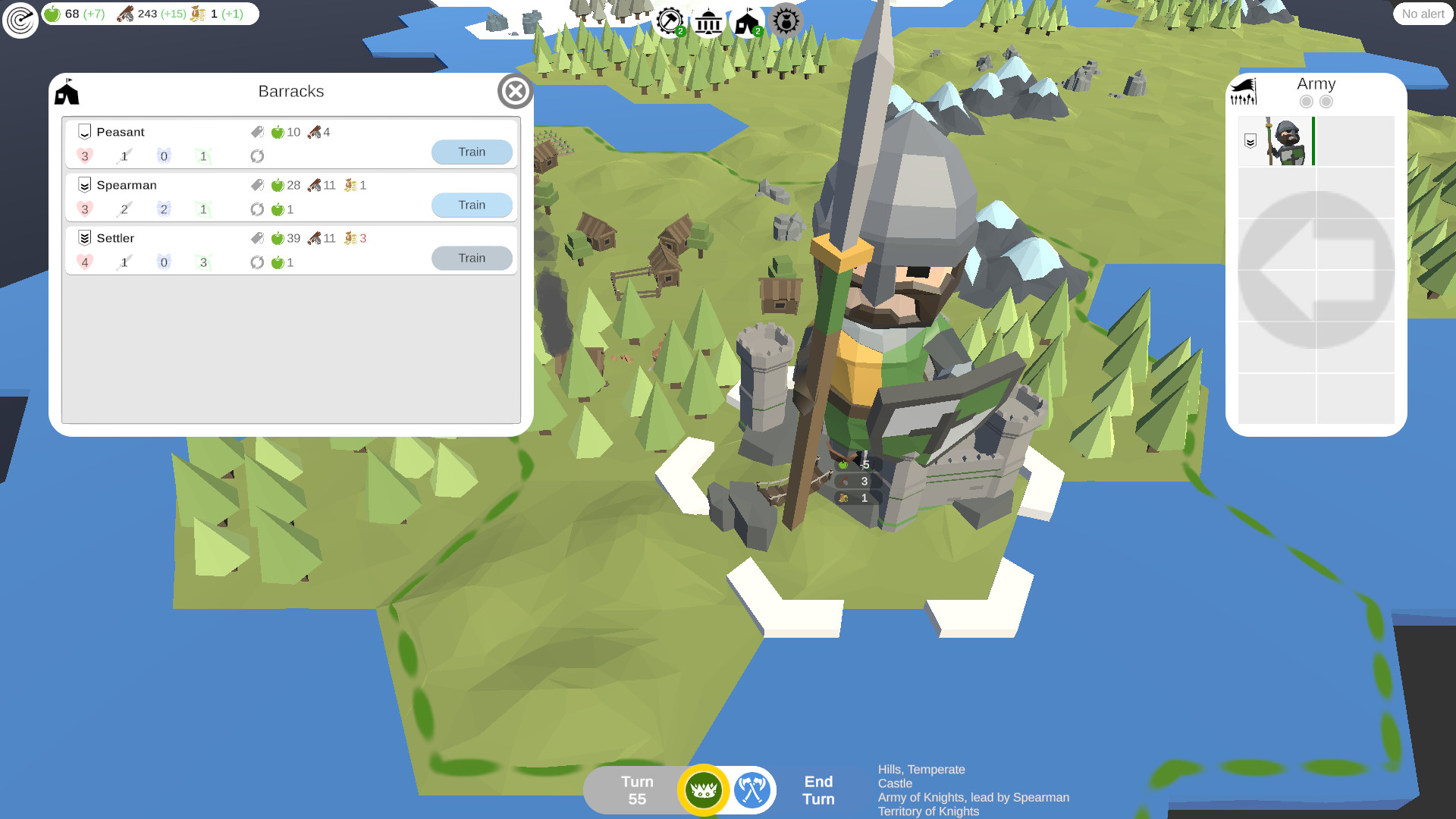1456x819 pixels.
Task: Open the government building icon at top
Action: click(x=708, y=22)
